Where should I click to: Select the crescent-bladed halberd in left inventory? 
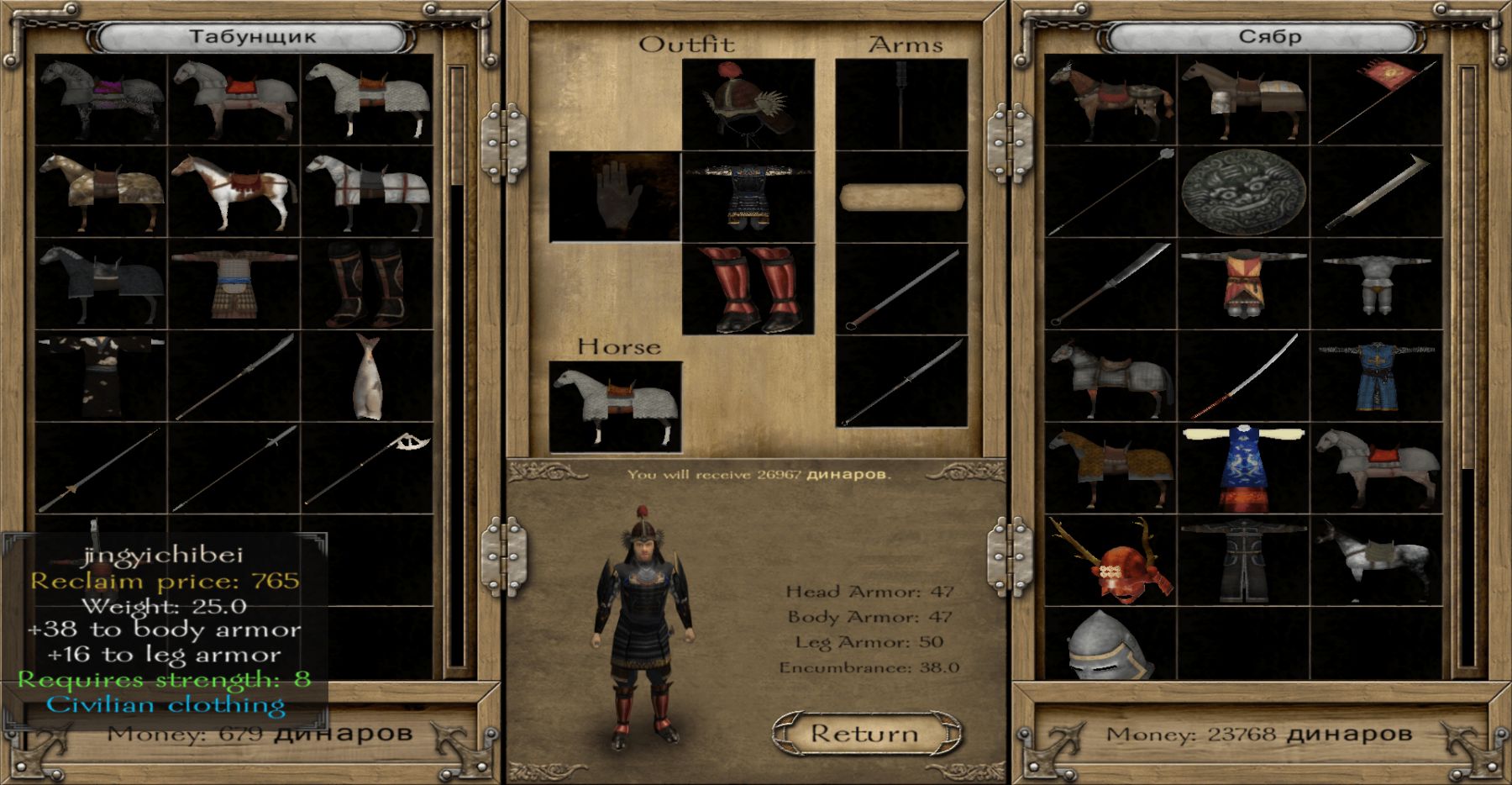tap(368, 468)
